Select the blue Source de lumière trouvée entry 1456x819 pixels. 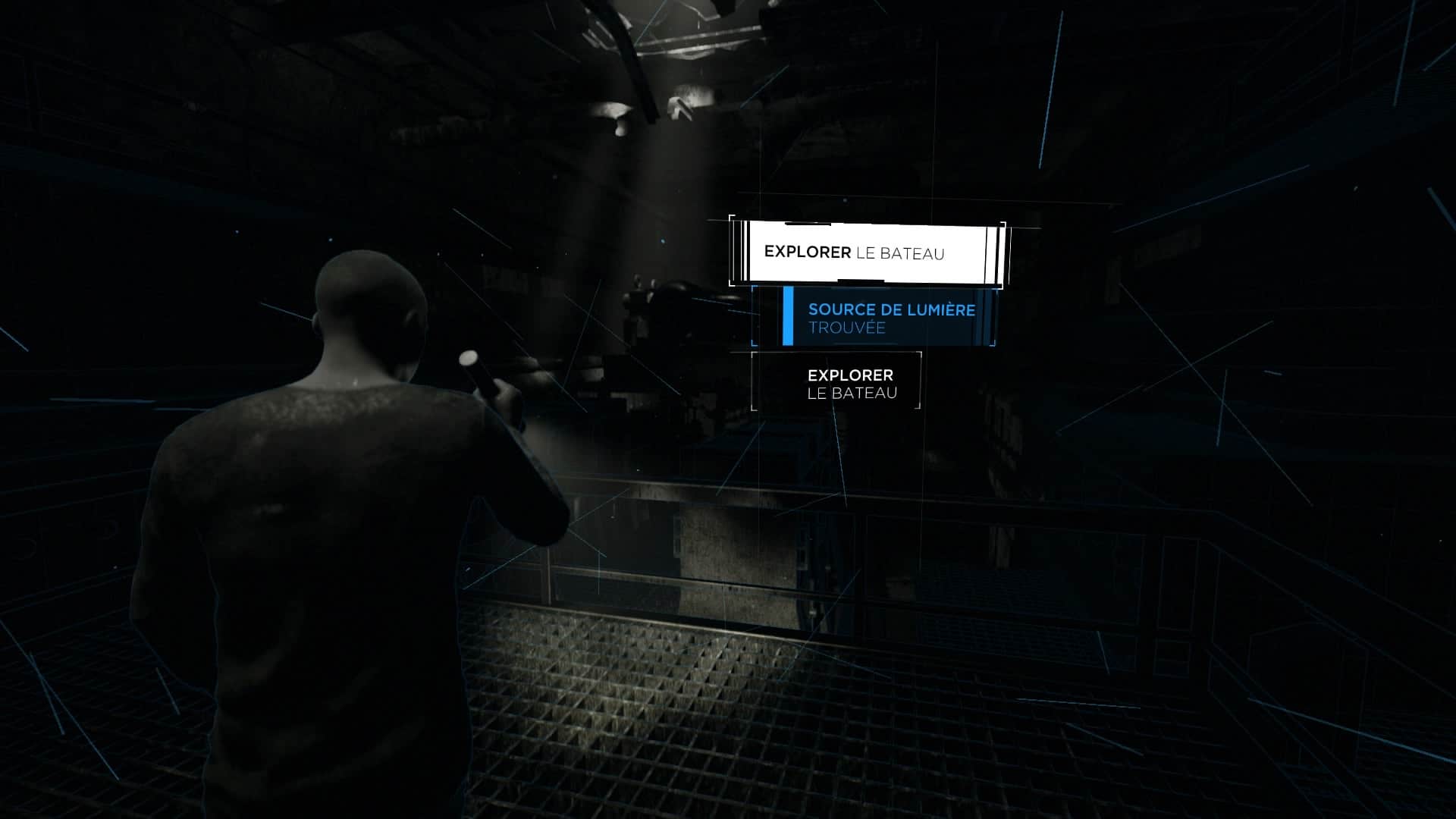(x=886, y=318)
